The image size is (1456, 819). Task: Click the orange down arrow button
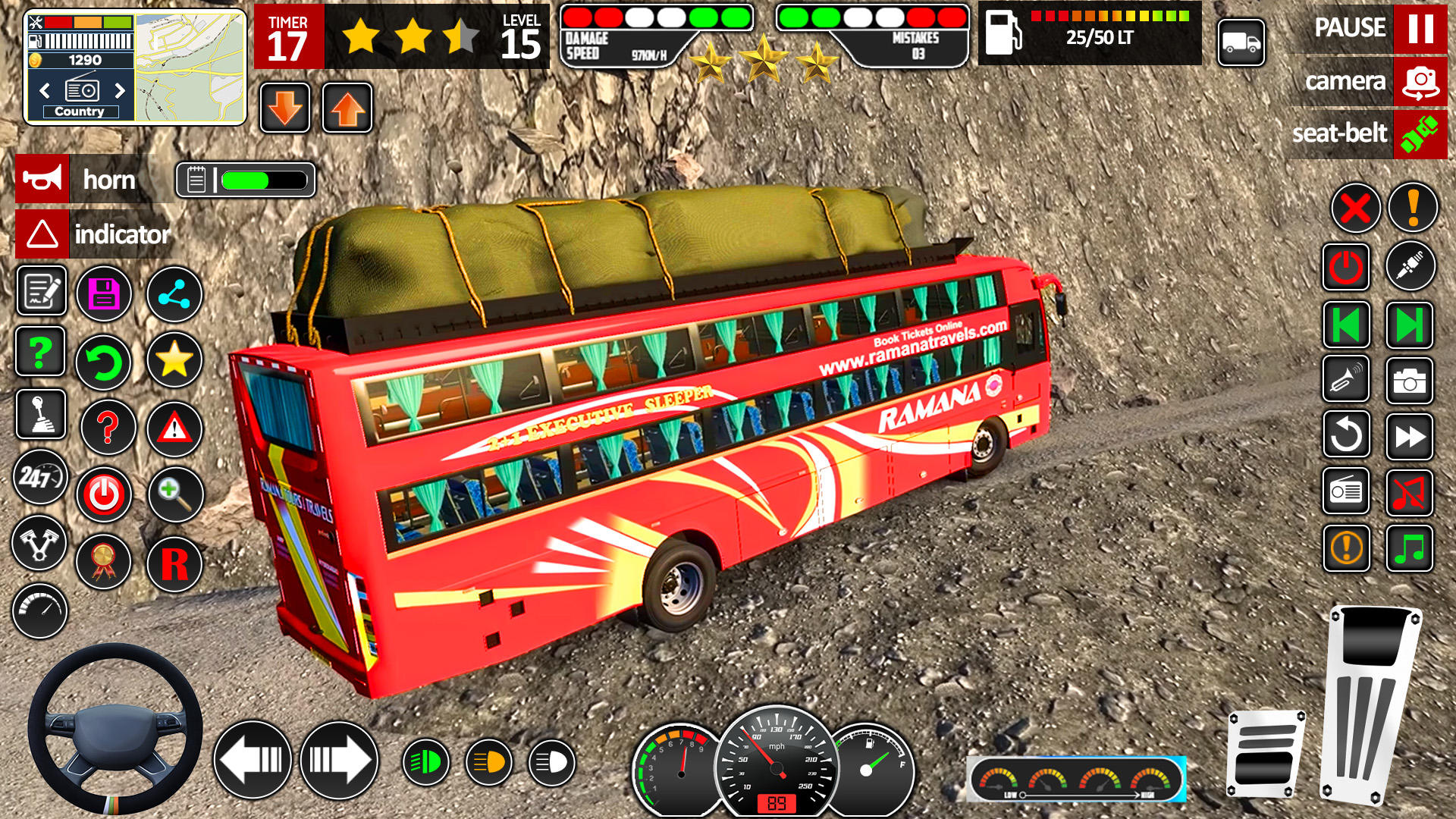[285, 108]
